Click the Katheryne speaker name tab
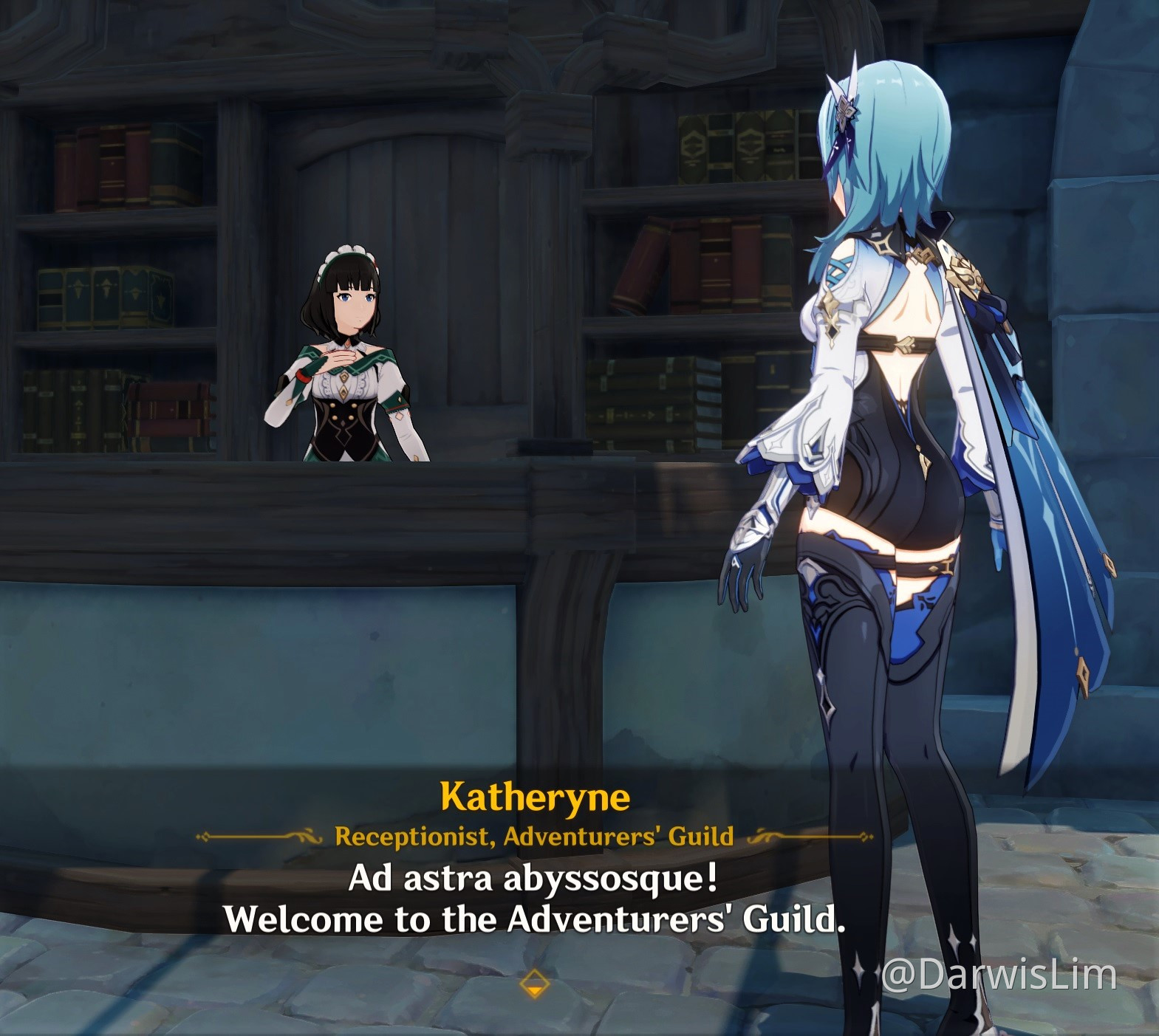The width and height of the screenshot is (1159, 1036). [534, 797]
